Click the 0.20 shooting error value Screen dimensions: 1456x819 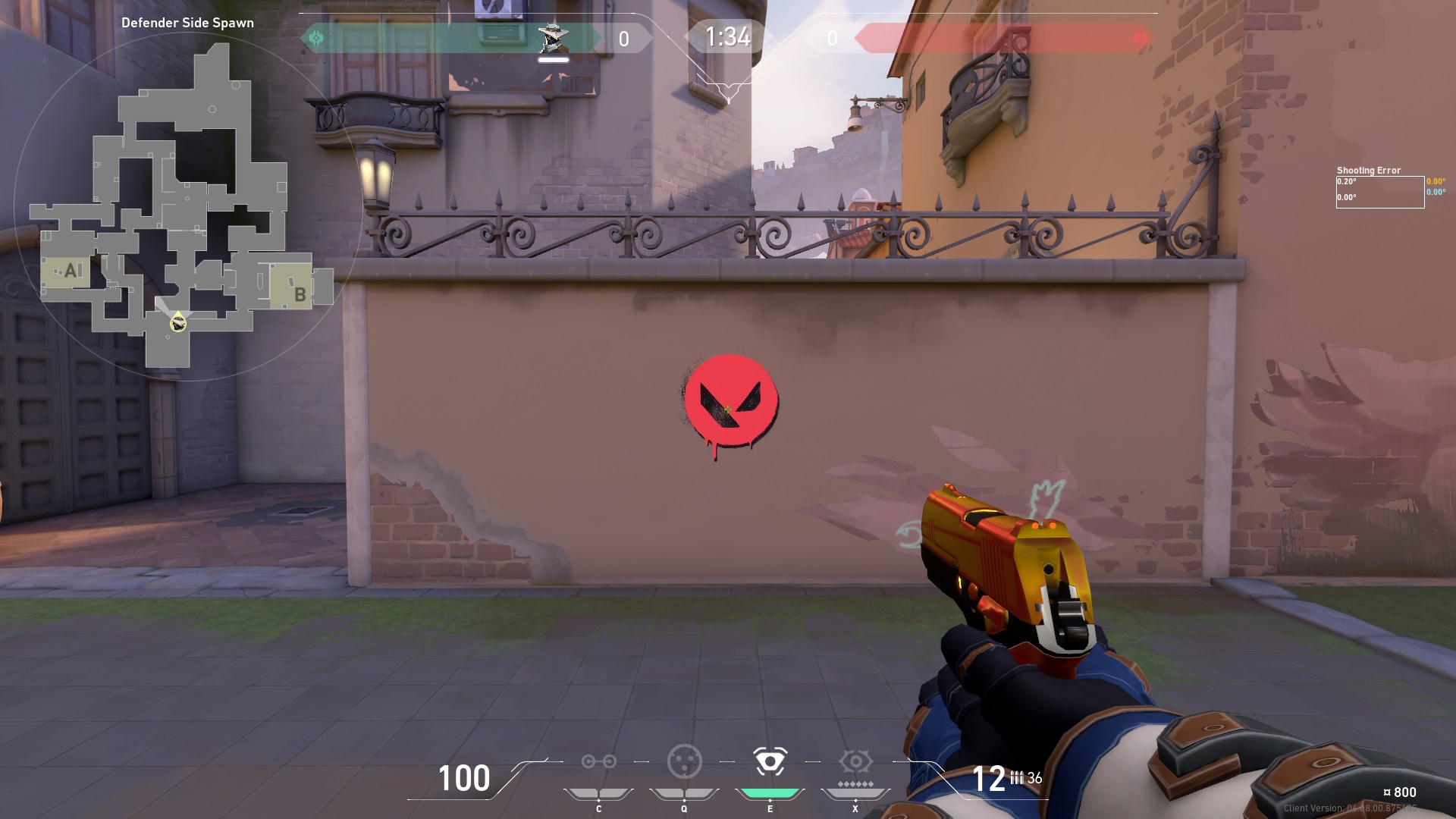click(x=1346, y=181)
